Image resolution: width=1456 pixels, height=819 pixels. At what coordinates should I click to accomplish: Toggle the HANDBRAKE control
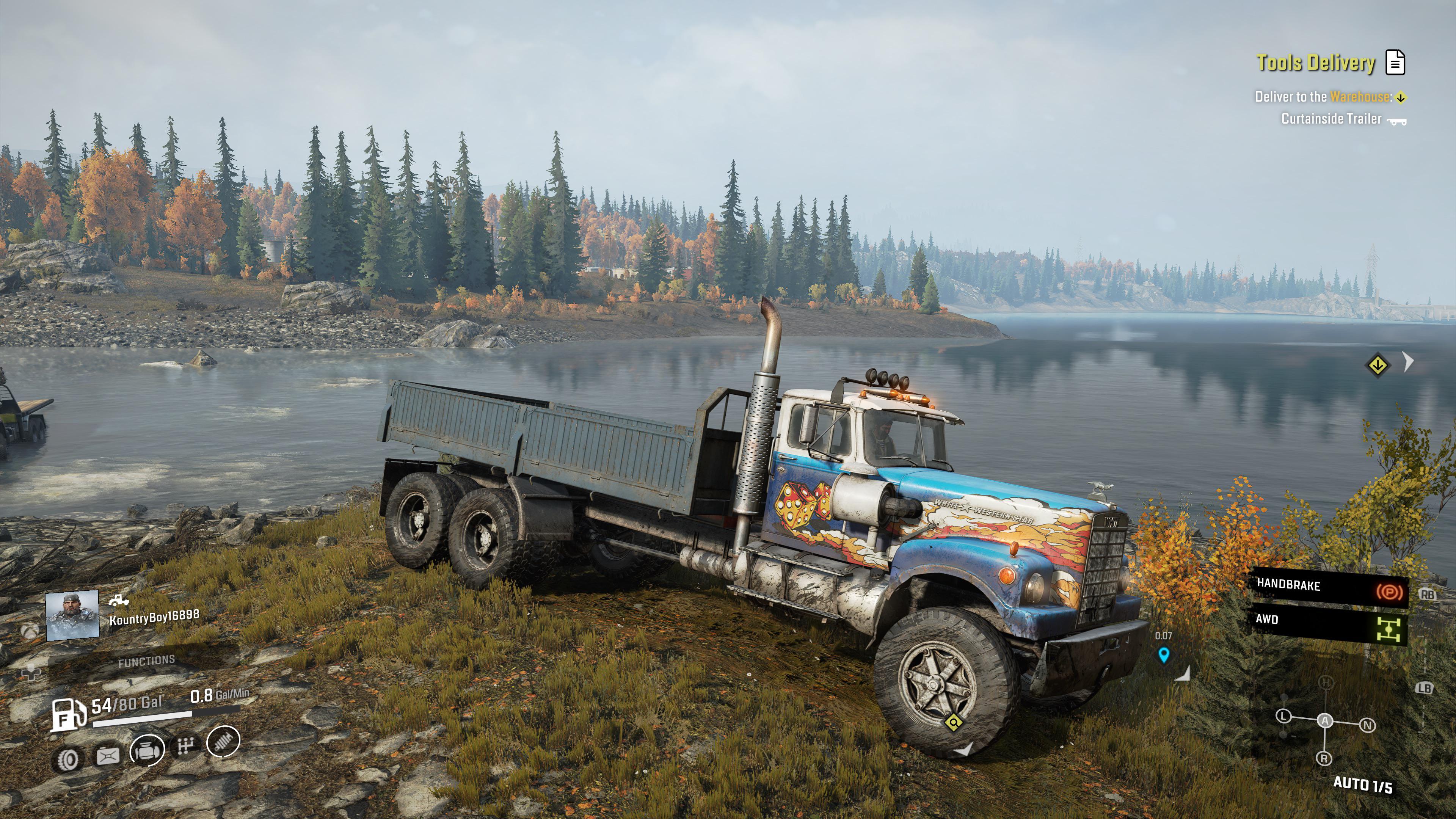1328,587
